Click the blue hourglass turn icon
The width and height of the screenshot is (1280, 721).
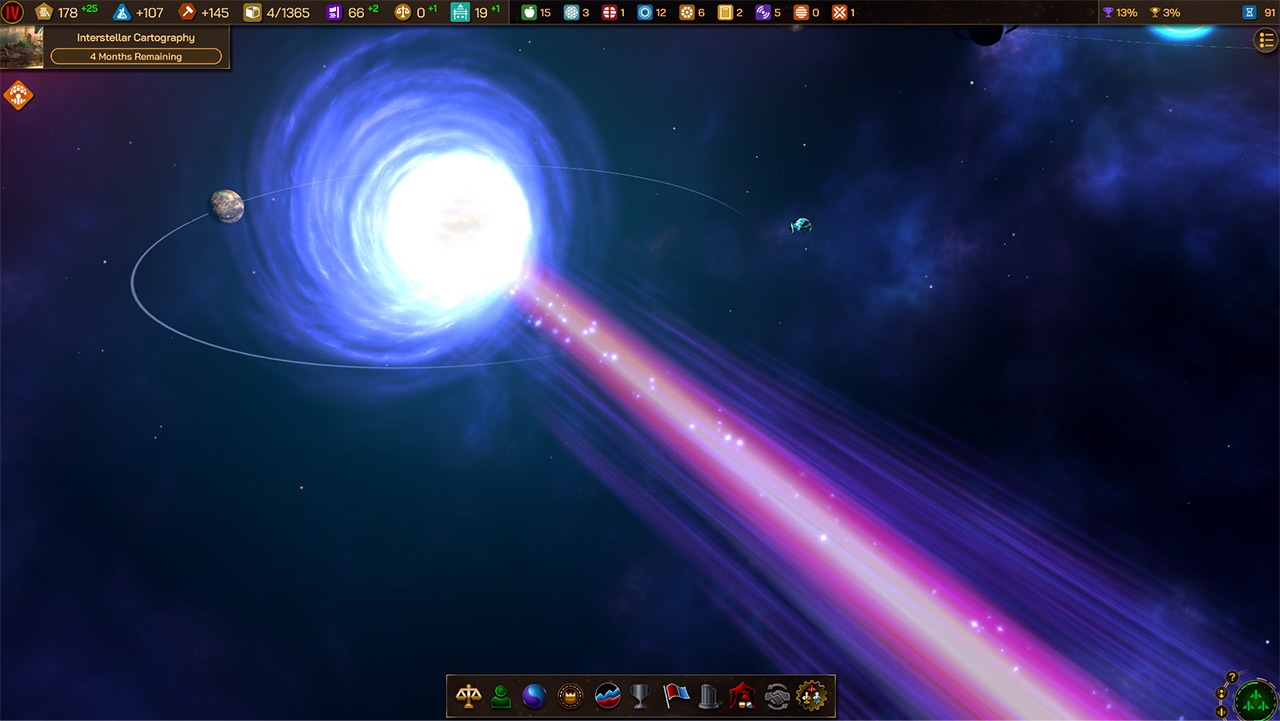1249,13
